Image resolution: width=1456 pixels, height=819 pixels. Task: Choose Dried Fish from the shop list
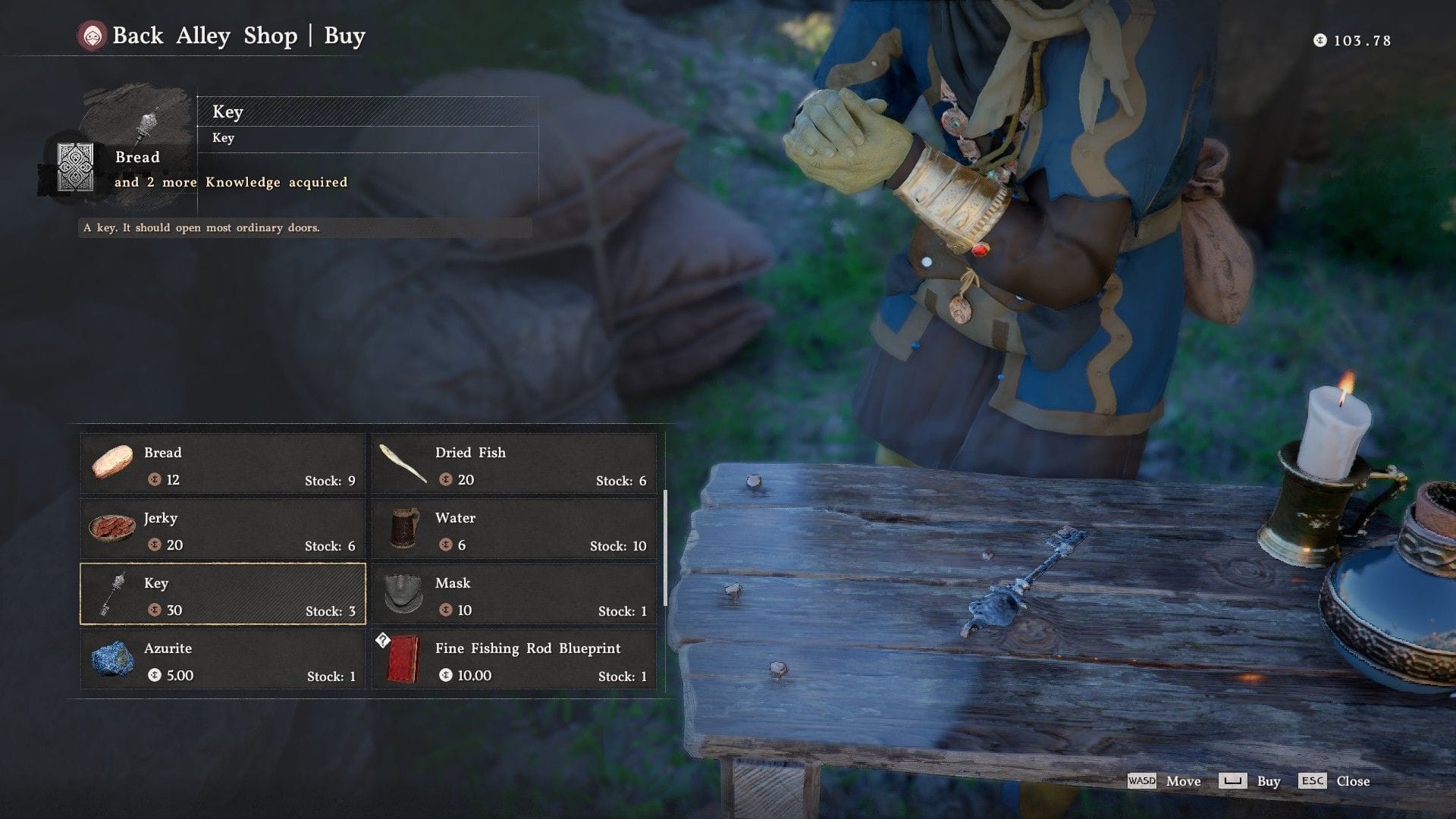514,464
